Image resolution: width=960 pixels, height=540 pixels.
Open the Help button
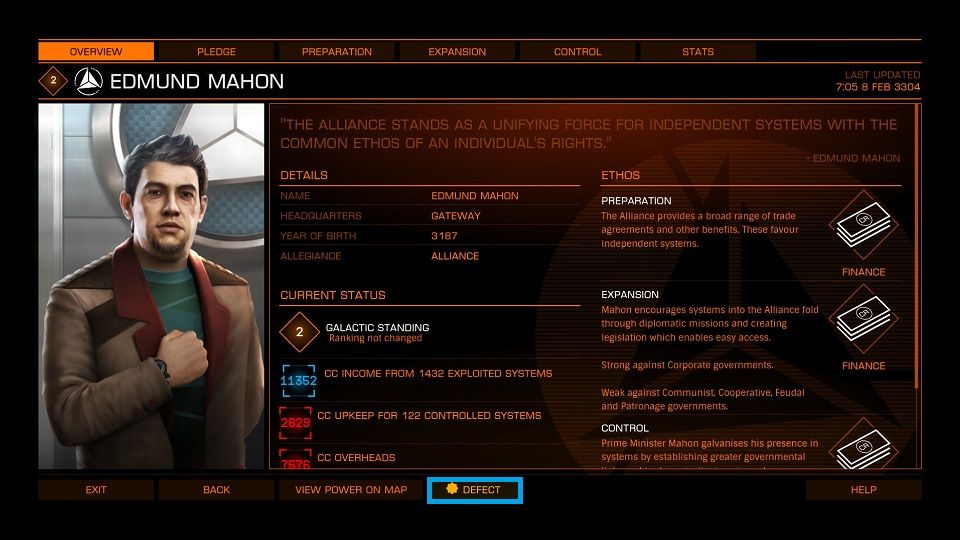coord(863,490)
